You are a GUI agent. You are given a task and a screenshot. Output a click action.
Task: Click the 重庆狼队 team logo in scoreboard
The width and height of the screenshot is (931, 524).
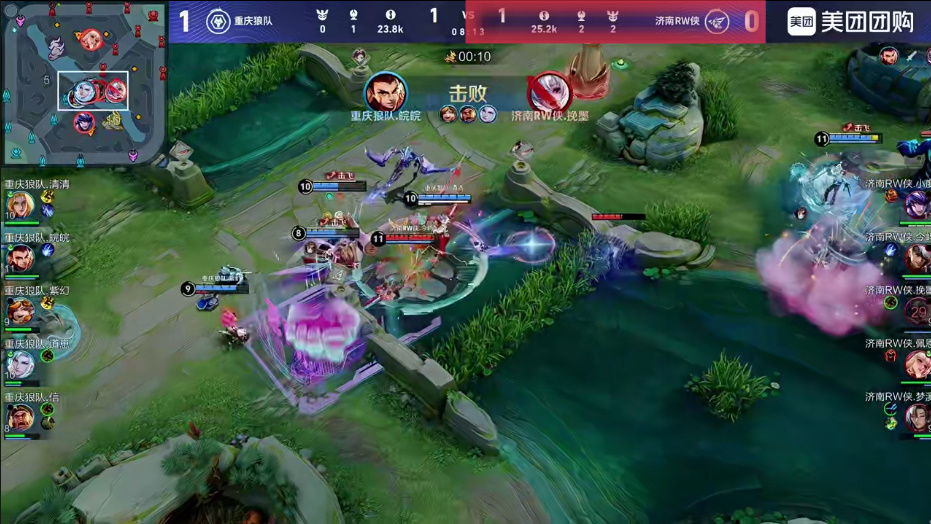[217, 21]
